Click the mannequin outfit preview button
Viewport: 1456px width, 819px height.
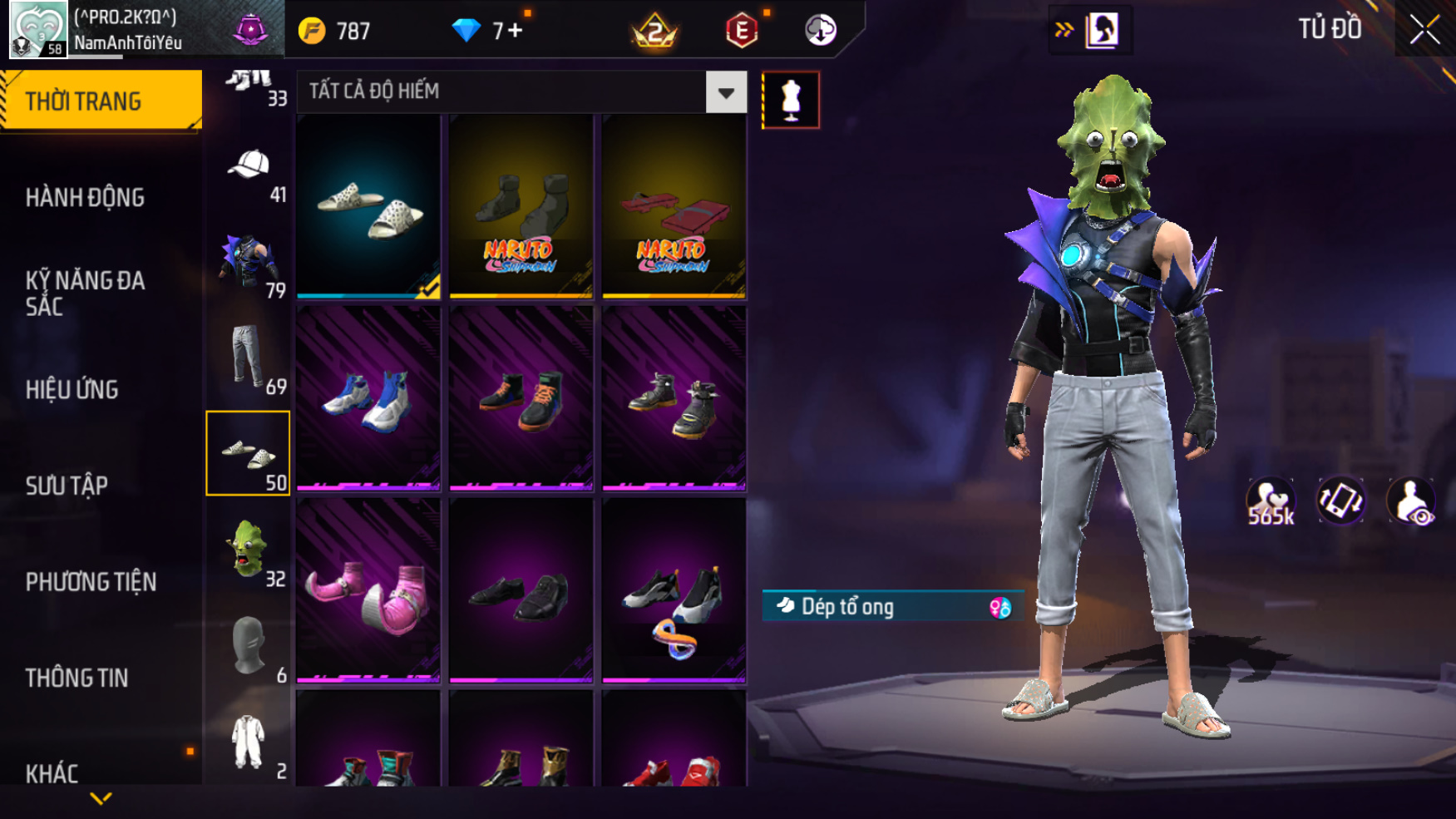point(791,100)
